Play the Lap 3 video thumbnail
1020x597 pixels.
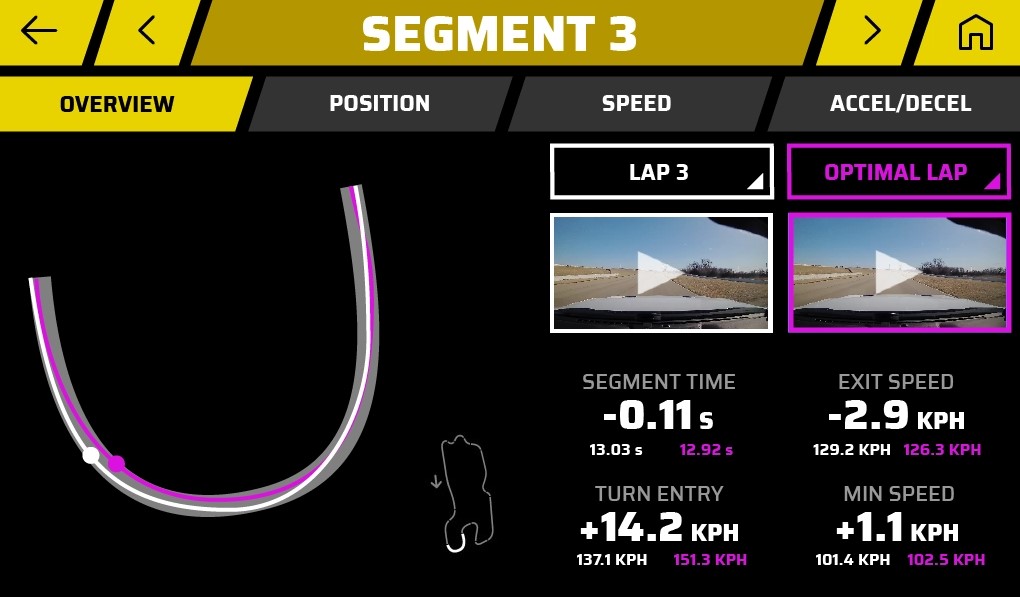tap(661, 272)
